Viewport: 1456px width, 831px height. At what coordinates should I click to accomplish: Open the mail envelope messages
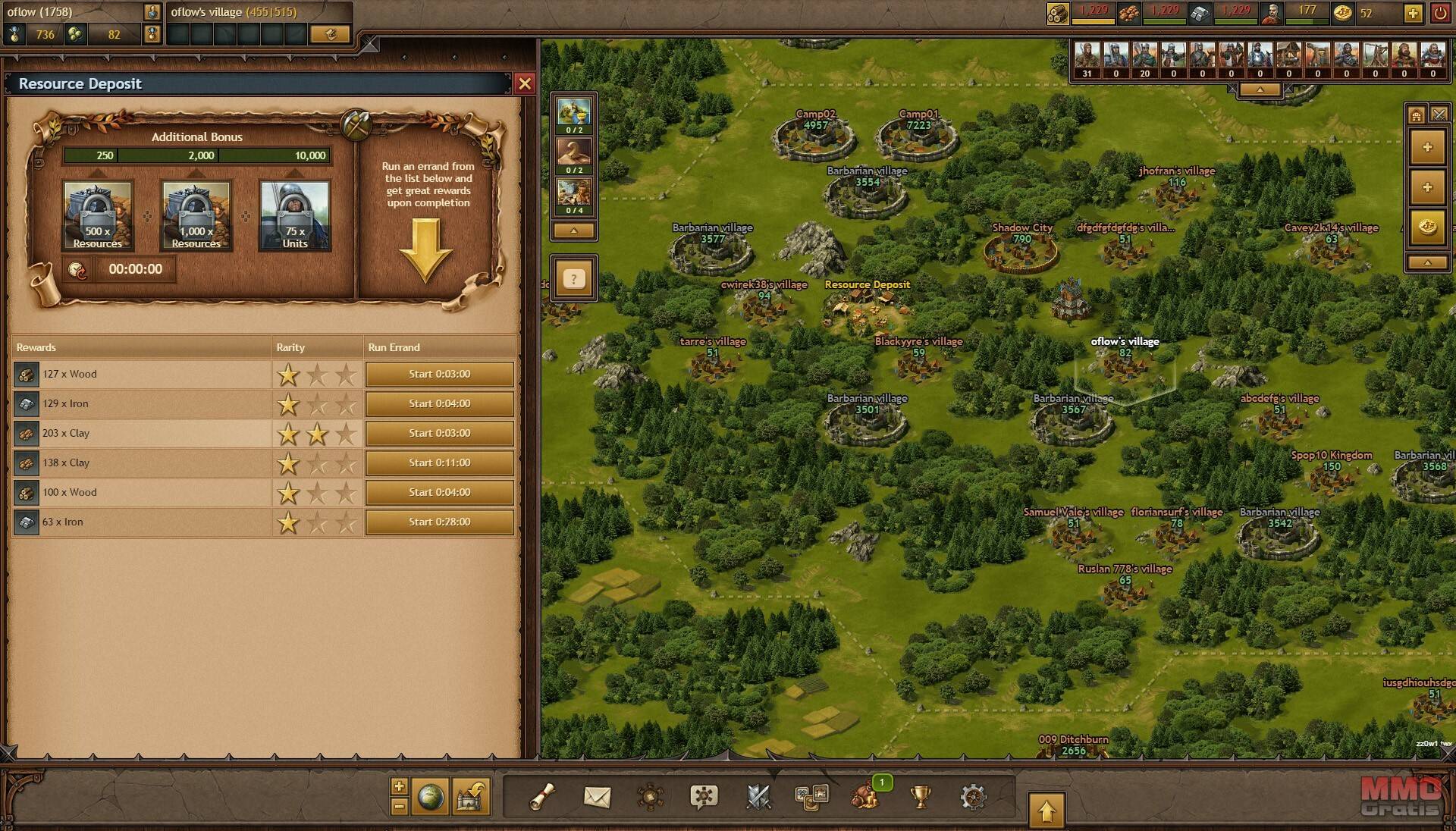point(597,796)
